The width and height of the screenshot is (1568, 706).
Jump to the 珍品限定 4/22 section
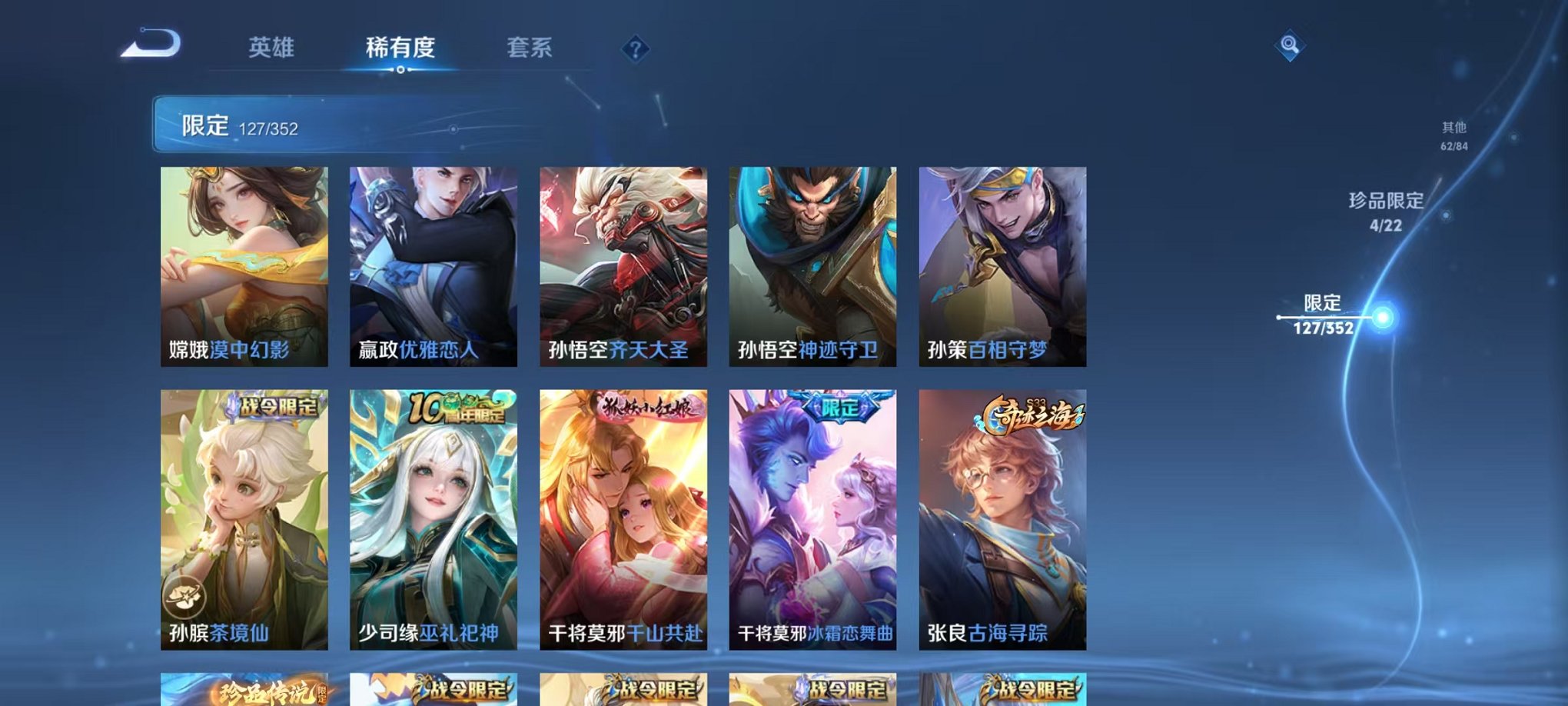(x=1385, y=211)
